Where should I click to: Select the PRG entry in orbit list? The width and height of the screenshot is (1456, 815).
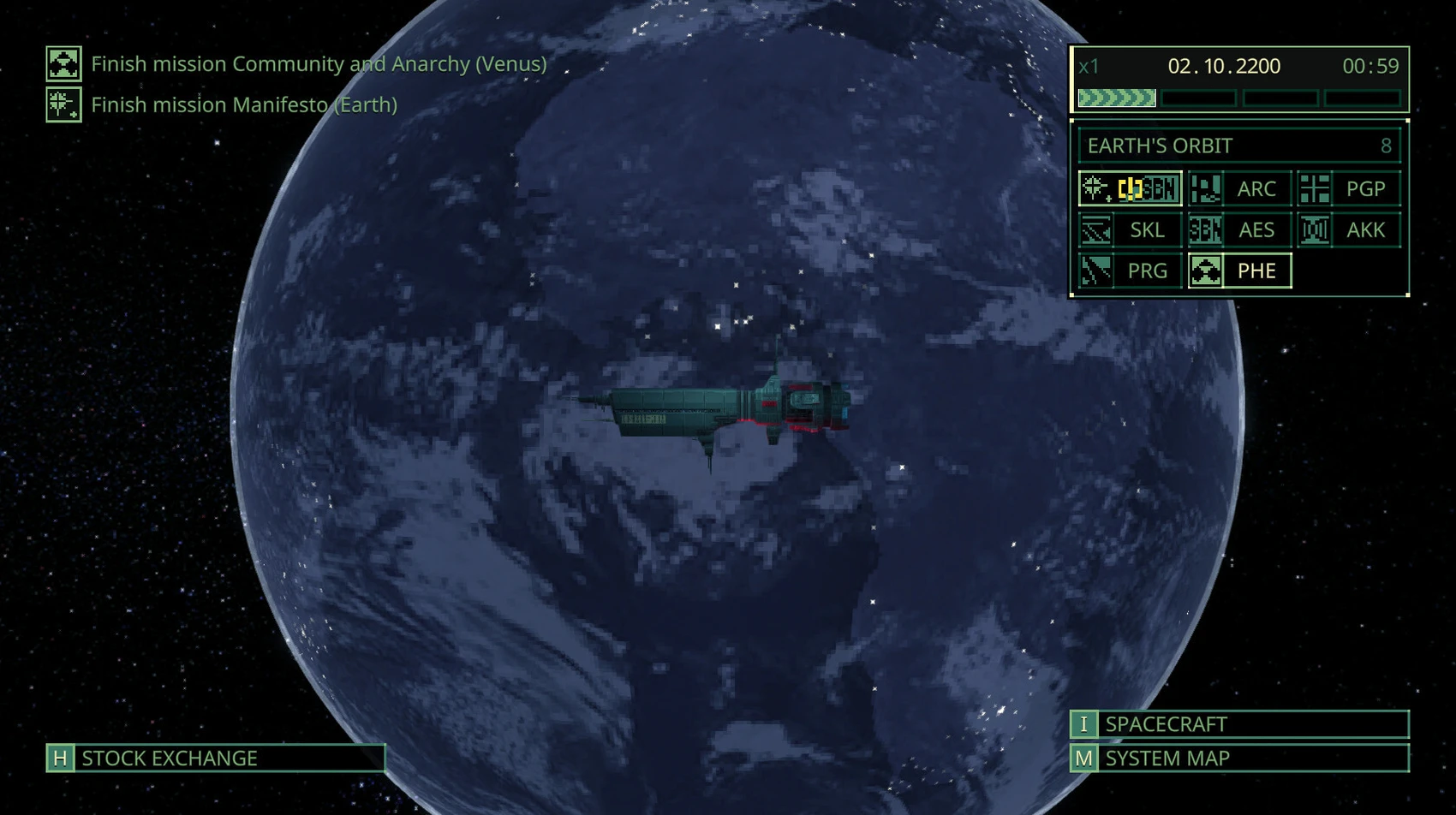point(1130,271)
